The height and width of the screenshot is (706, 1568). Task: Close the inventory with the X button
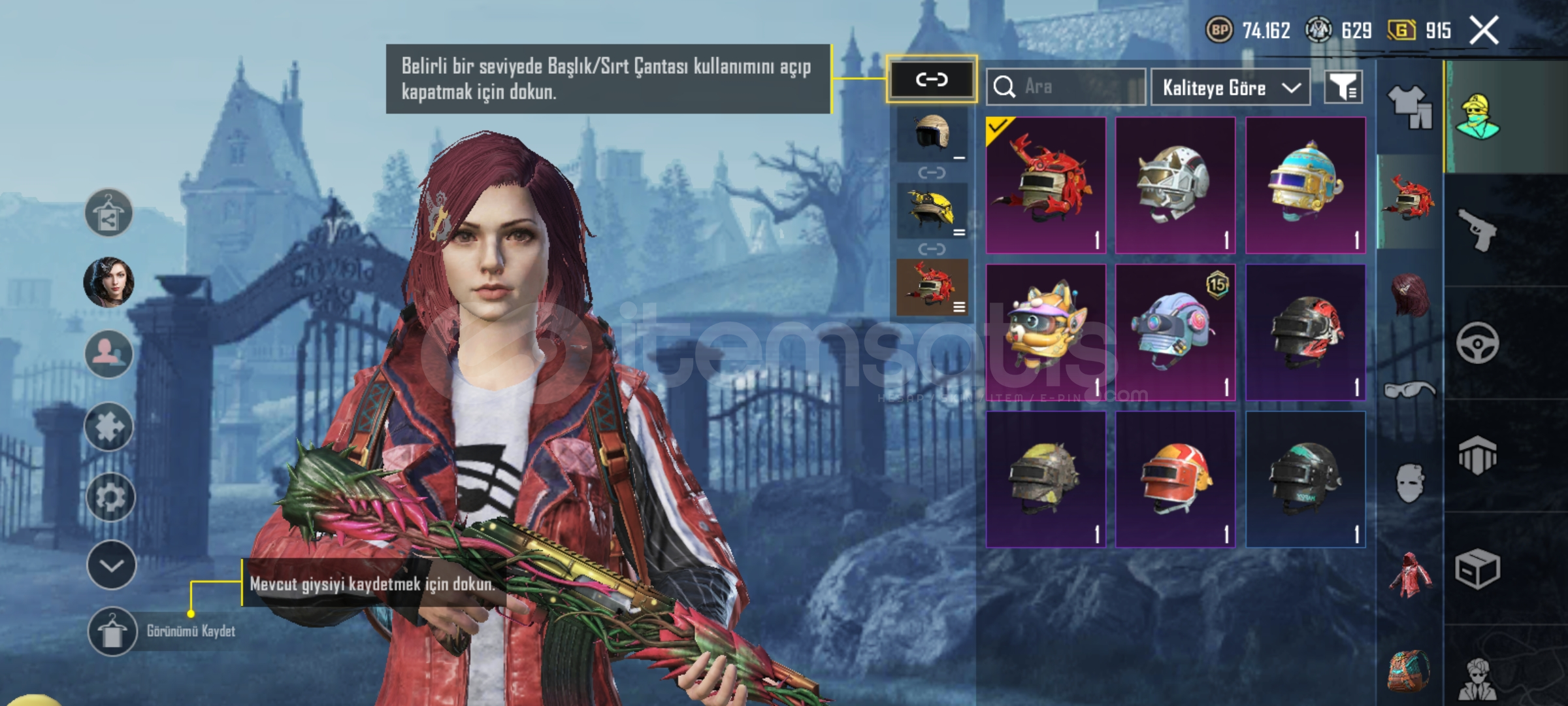[1484, 31]
